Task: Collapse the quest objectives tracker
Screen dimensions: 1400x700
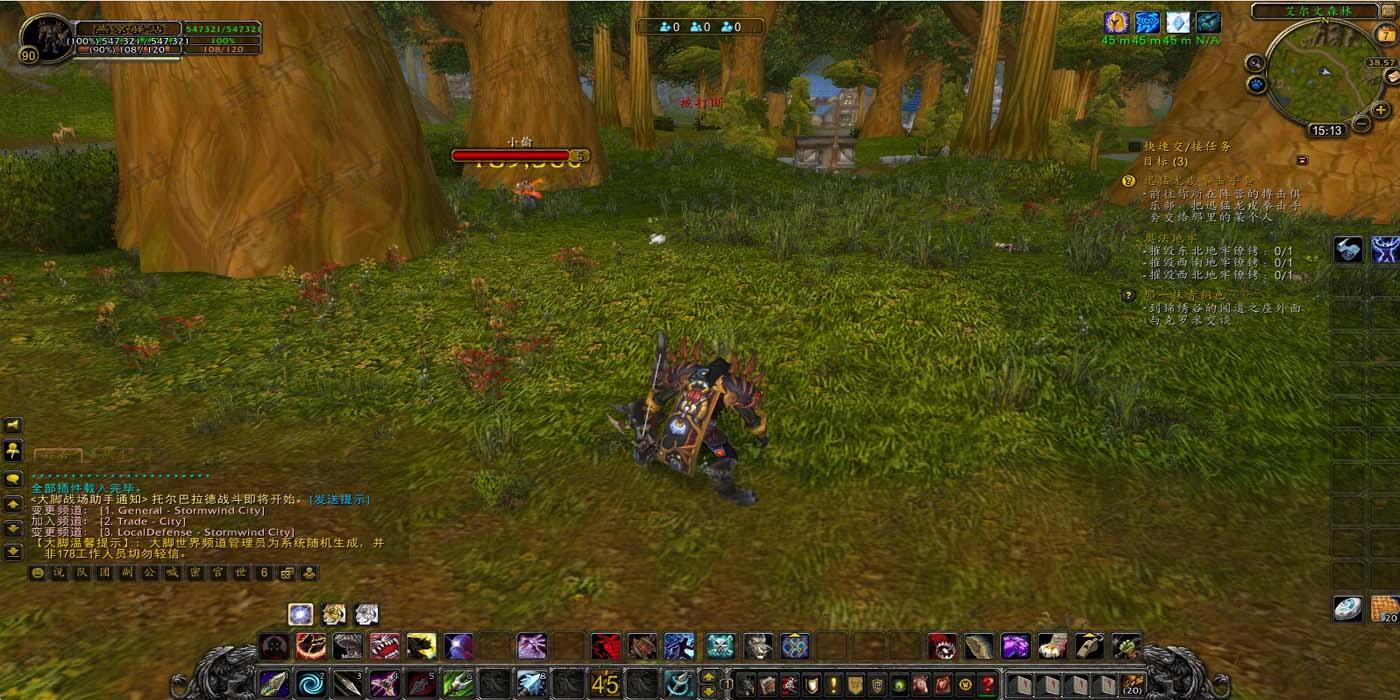Action: tap(1302, 160)
